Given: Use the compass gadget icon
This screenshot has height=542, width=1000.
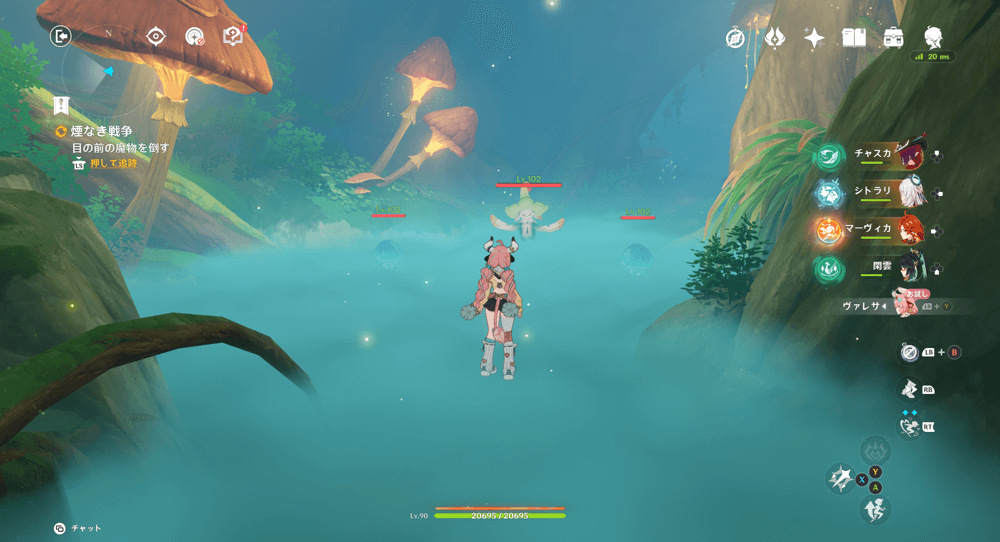Looking at the screenshot, I should click(x=908, y=352).
